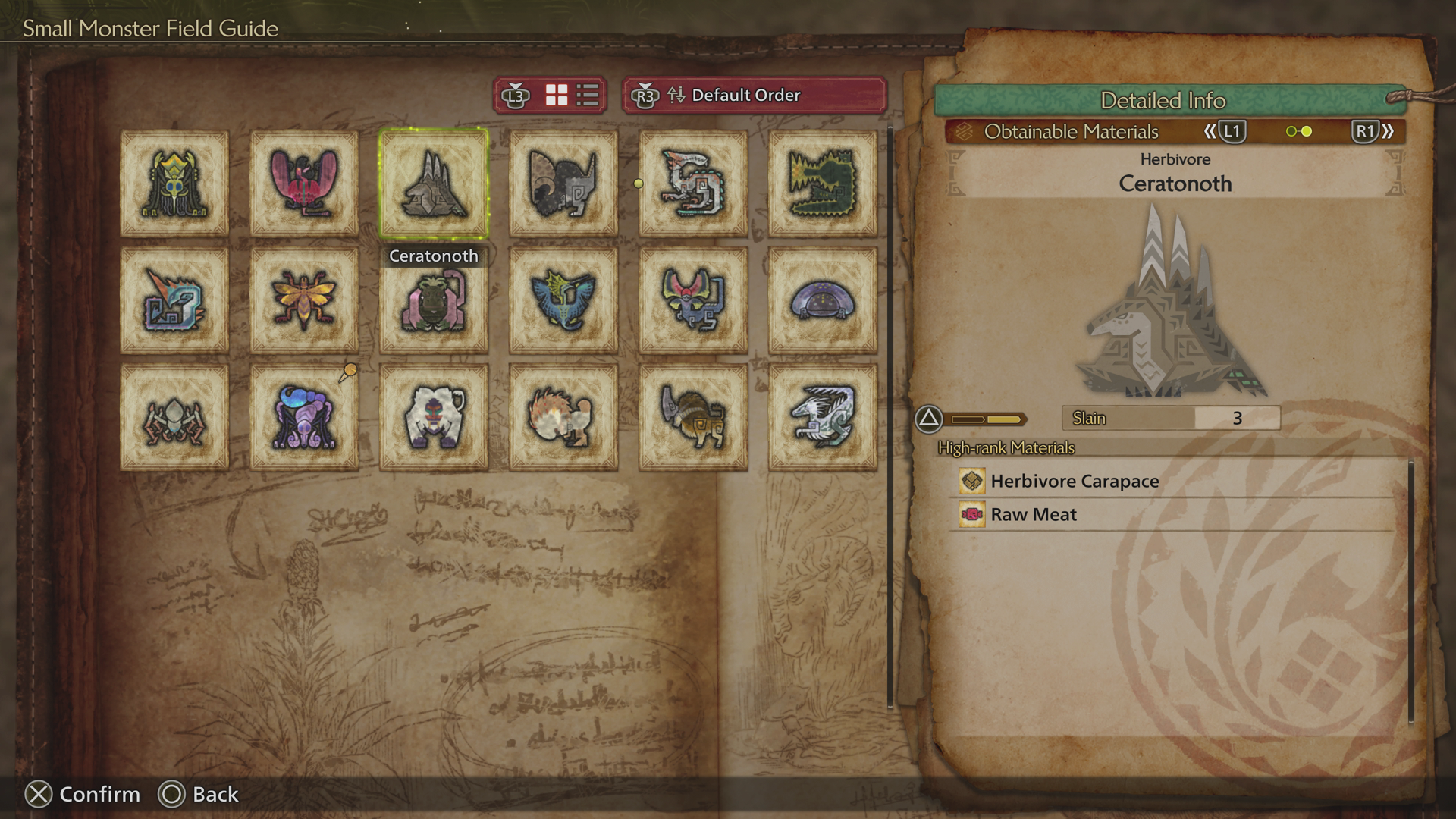Viewport: 1456px width, 819px height.
Task: Select the highlighted Ceratonoth monster icon
Action: [433, 184]
